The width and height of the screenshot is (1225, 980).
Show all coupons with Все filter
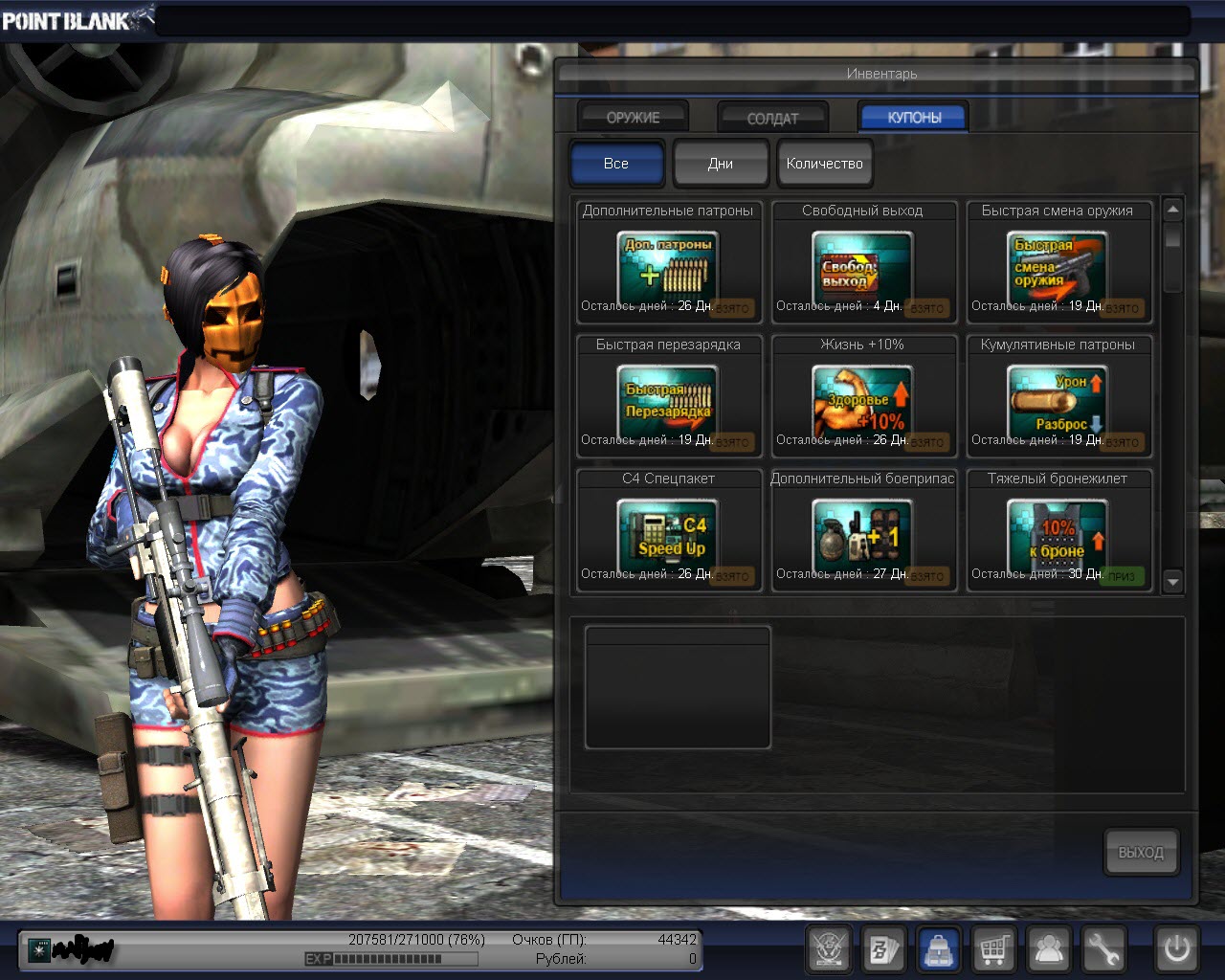616,163
